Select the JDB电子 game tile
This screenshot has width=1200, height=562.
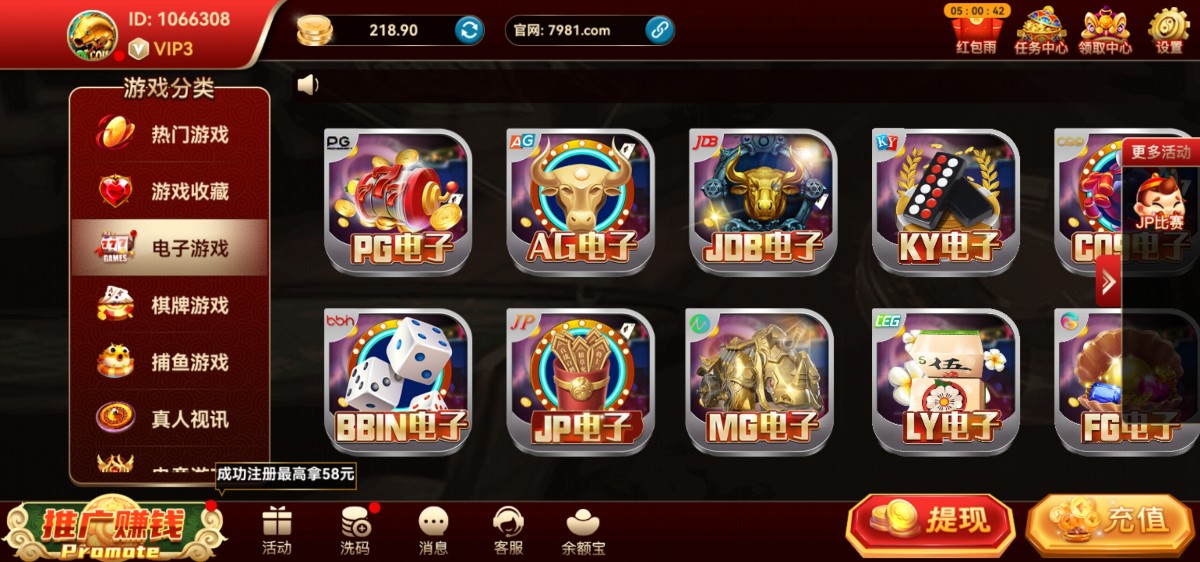(763, 201)
